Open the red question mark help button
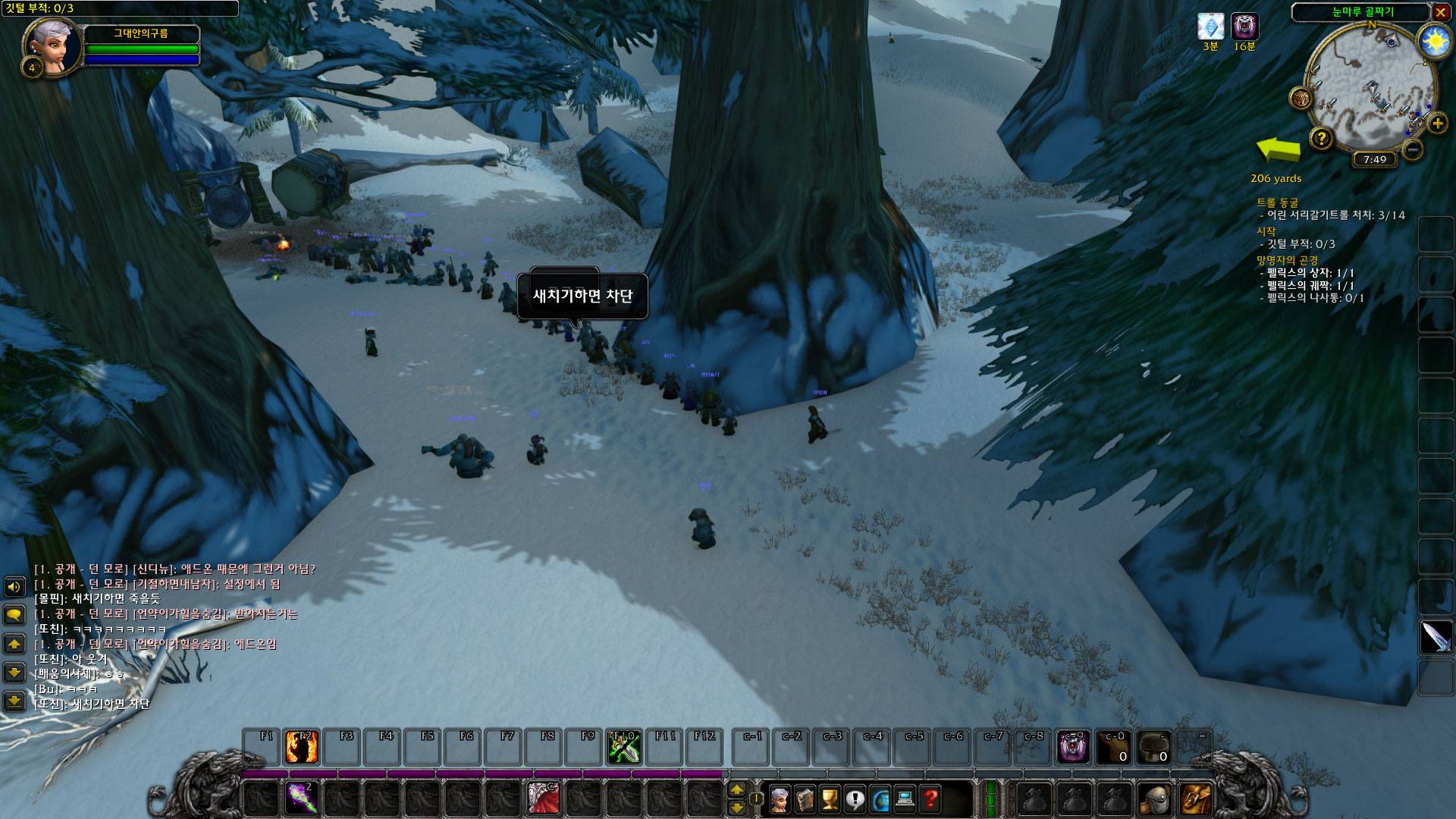This screenshot has height=819, width=1456. 930,799
